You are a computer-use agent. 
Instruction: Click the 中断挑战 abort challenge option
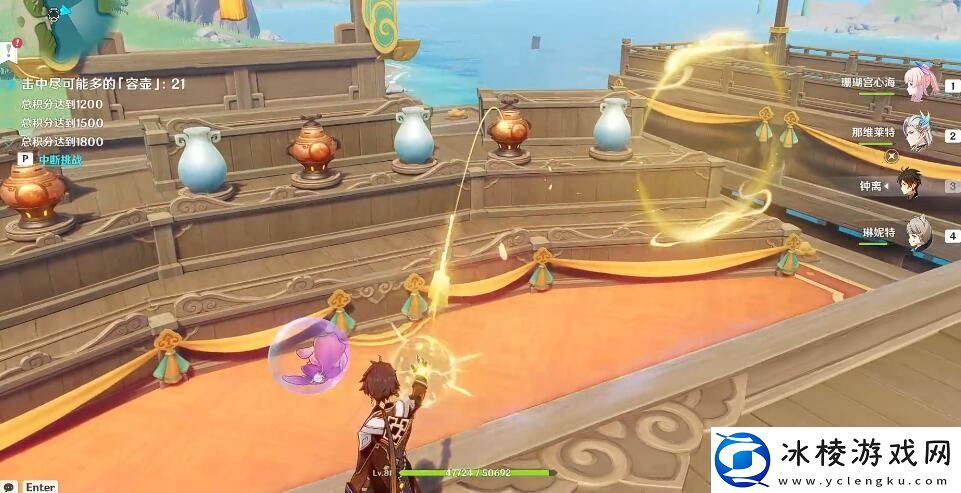click(x=58, y=159)
